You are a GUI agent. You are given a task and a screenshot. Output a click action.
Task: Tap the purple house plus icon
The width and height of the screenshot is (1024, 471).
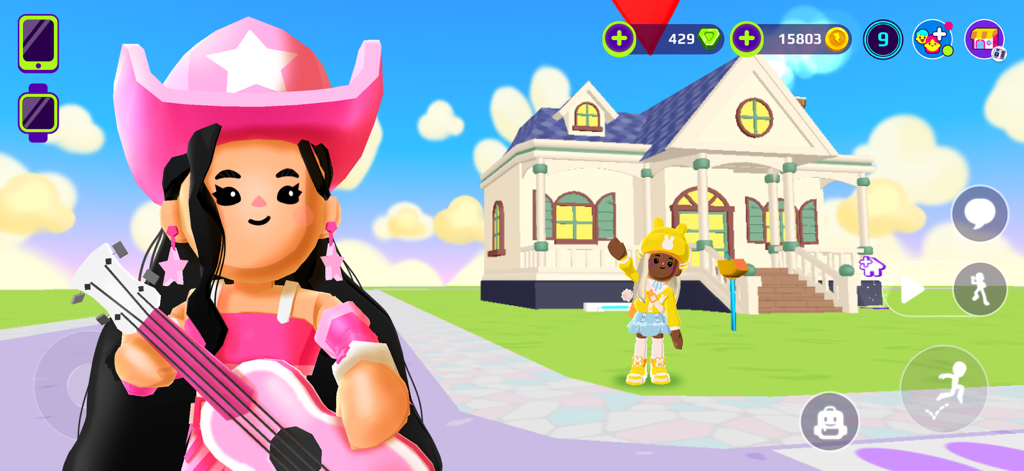click(872, 266)
